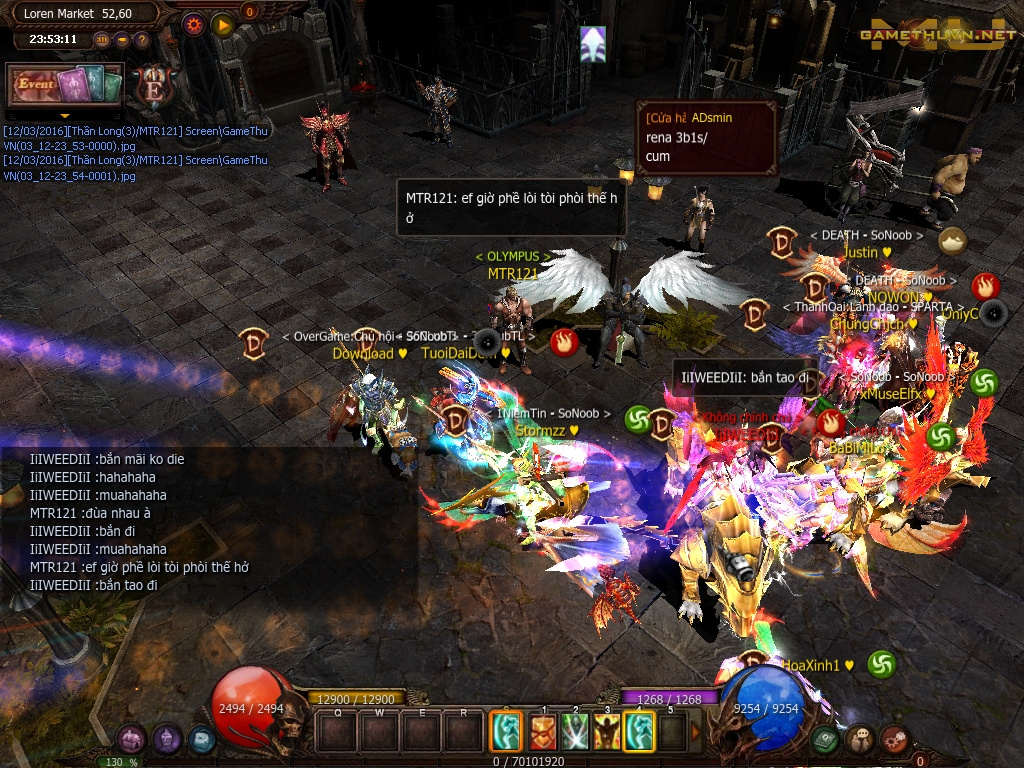The width and height of the screenshot is (1024, 768).
Task: Open the Event card panel
Action: click(x=65, y=85)
